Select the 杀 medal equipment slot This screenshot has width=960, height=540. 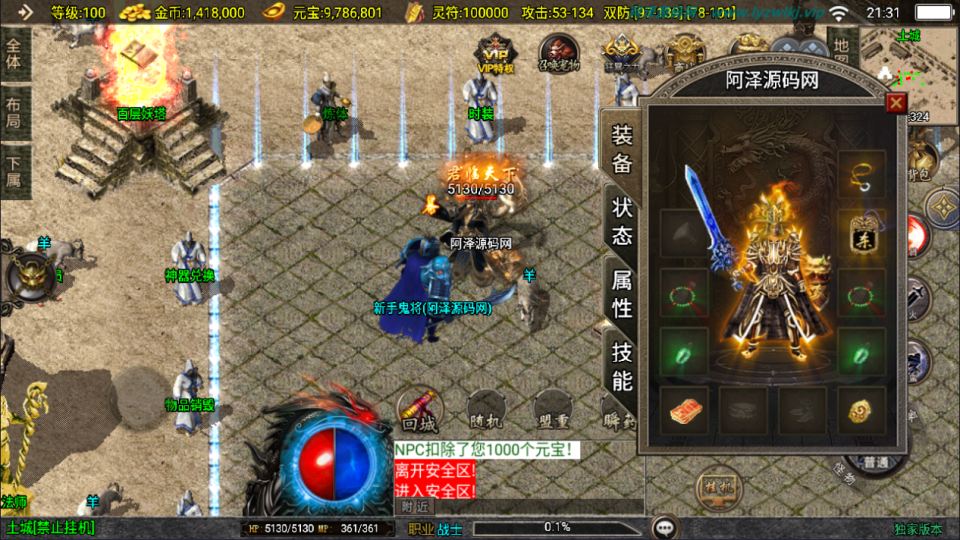point(859,233)
